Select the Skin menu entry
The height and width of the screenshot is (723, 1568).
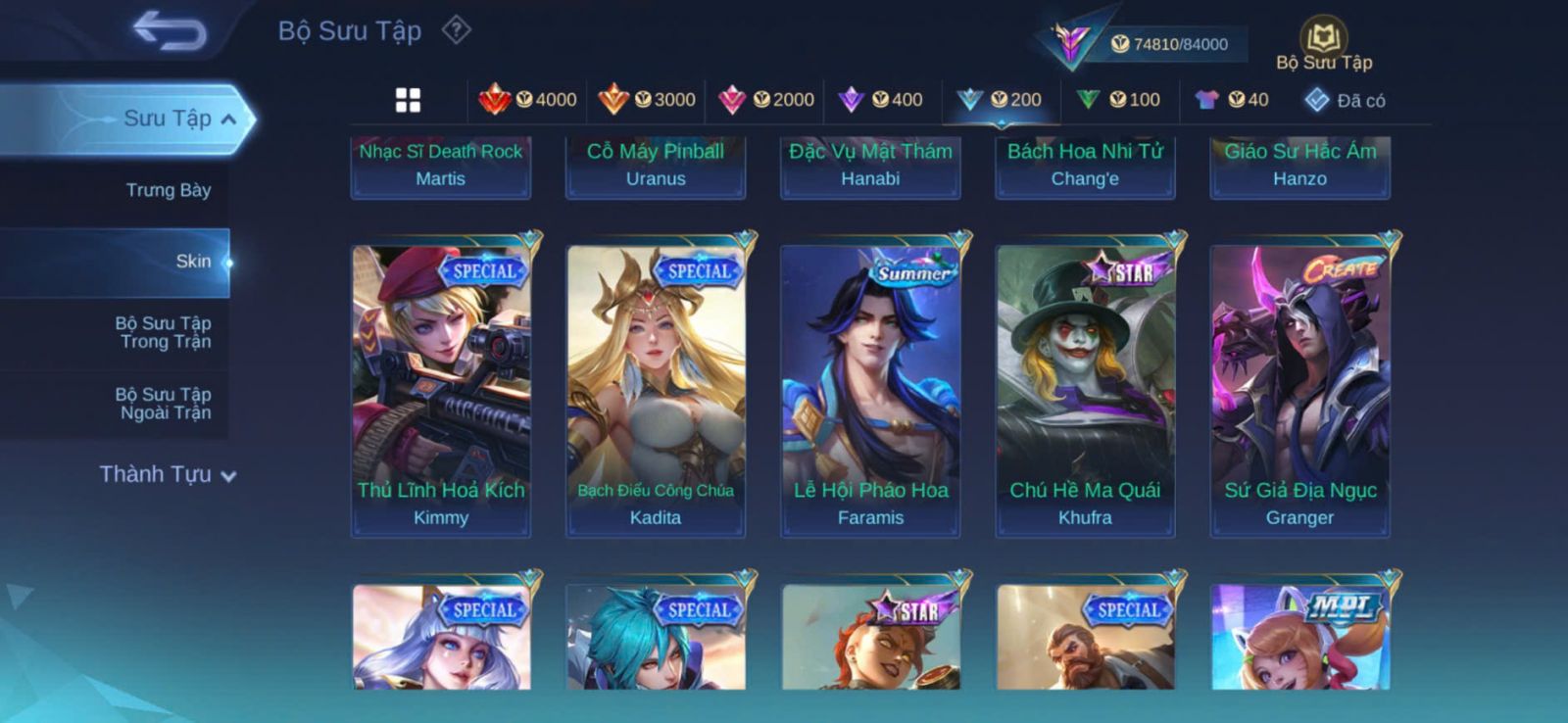pyautogui.click(x=192, y=262)
